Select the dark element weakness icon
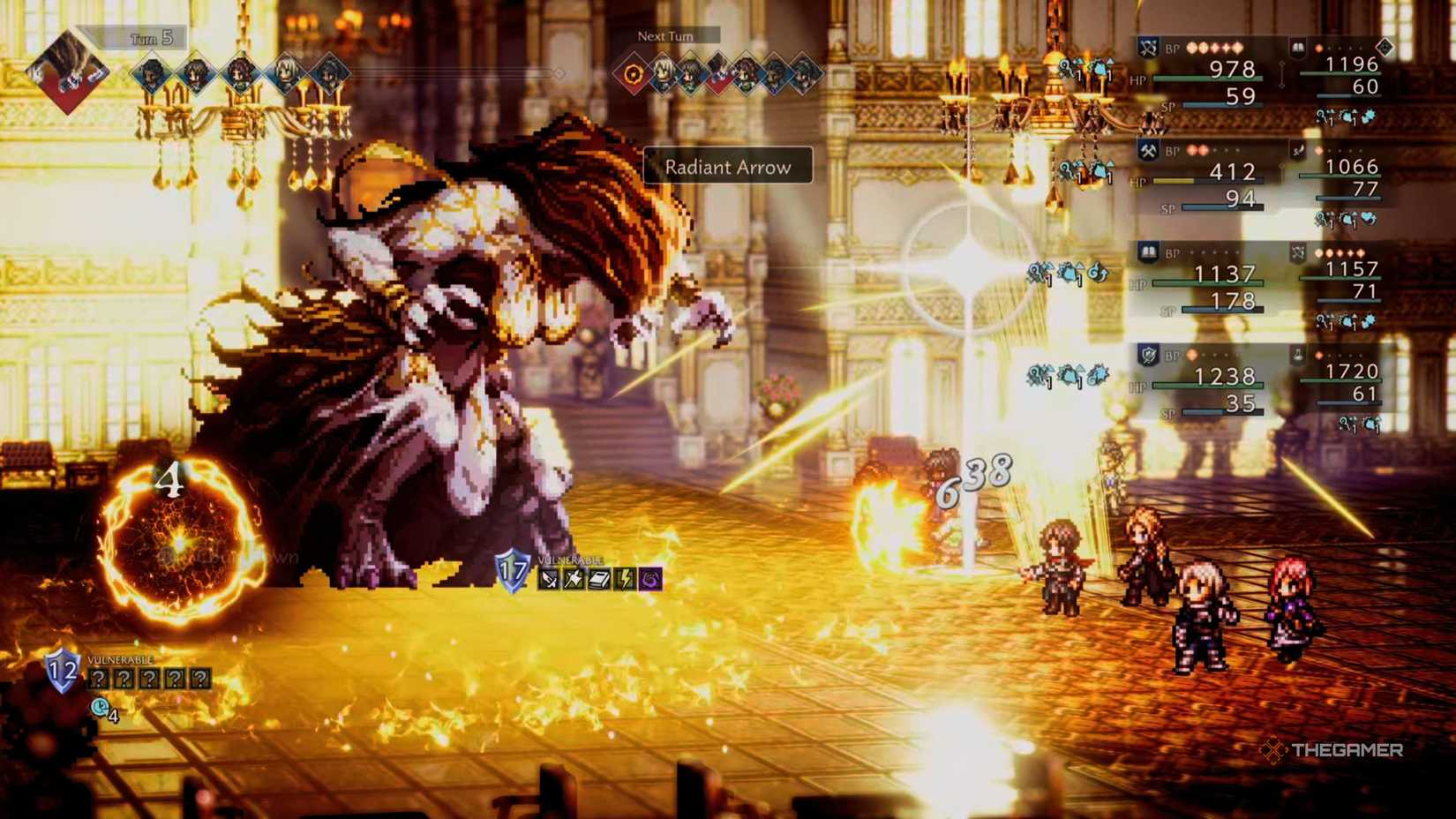Image resolution: width=1456 pixels, height=819 pixels. [x=649, y=578]
